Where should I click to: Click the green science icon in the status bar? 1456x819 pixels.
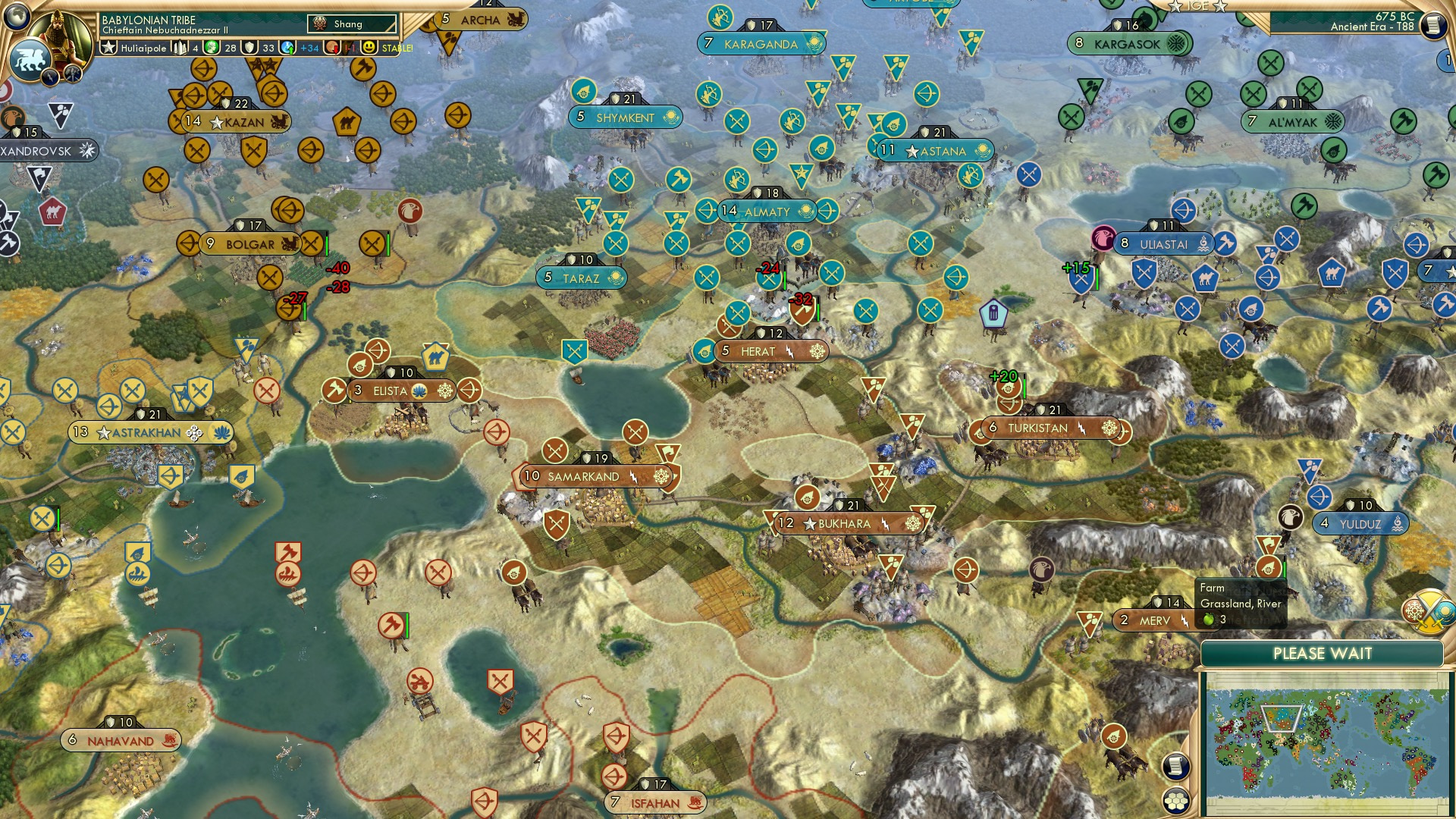pos(211,47)
